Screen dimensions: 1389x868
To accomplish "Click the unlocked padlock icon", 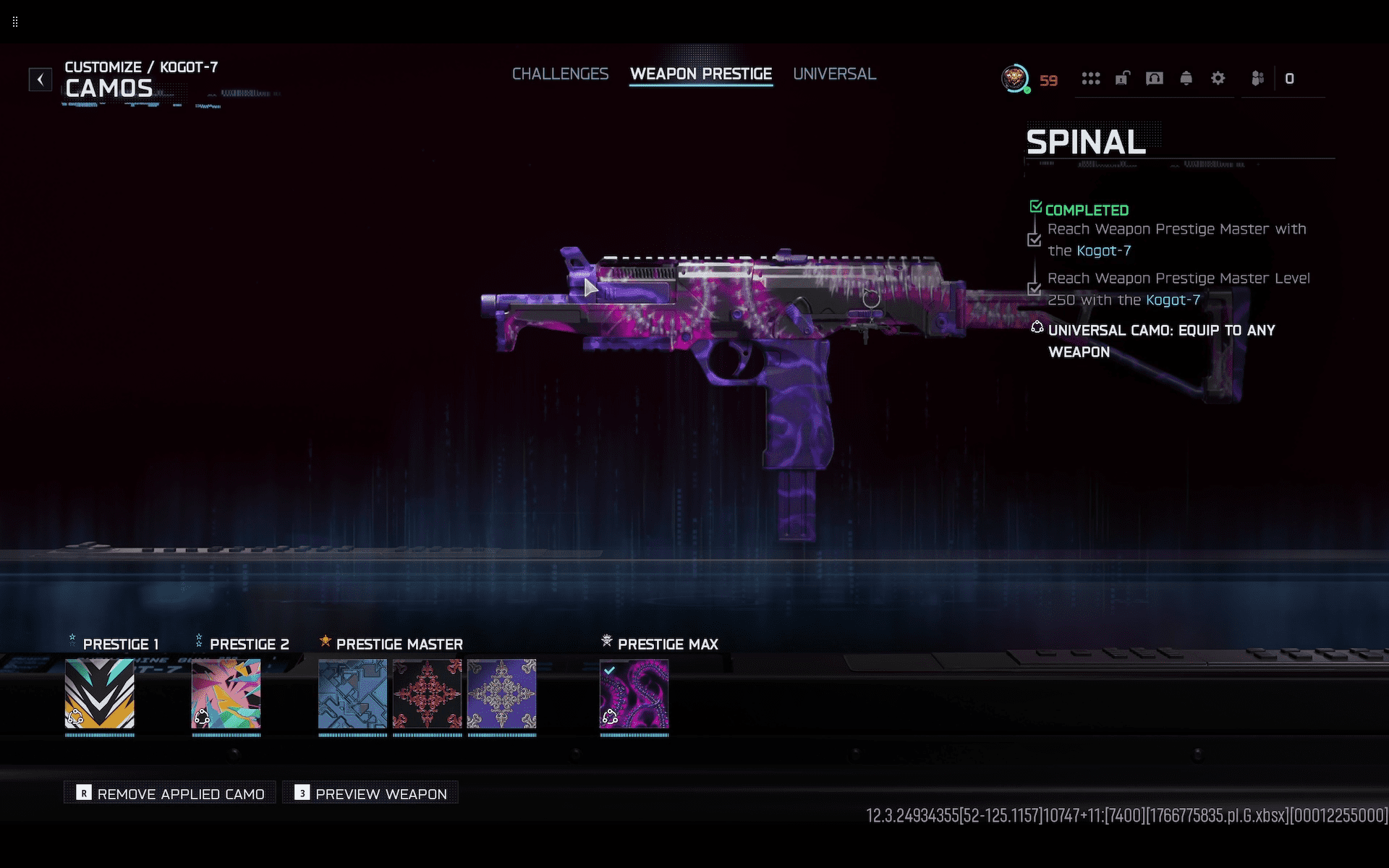I will click(1123, 79).
